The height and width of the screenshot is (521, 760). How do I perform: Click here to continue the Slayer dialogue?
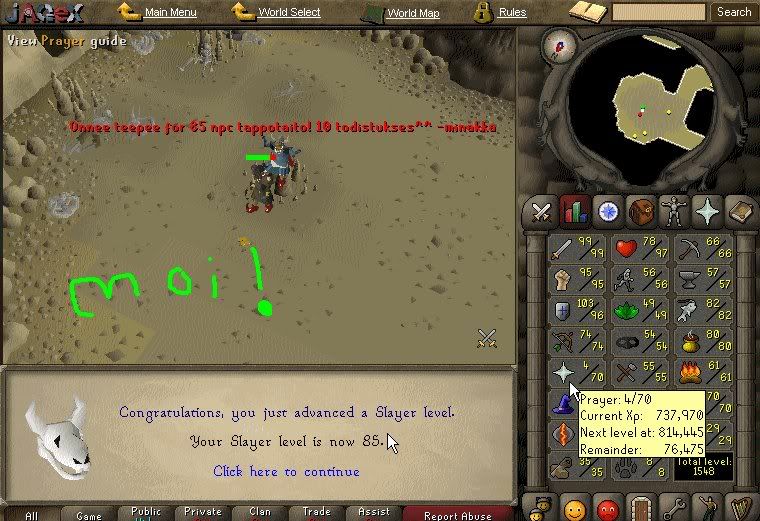(x=286, y=471)
